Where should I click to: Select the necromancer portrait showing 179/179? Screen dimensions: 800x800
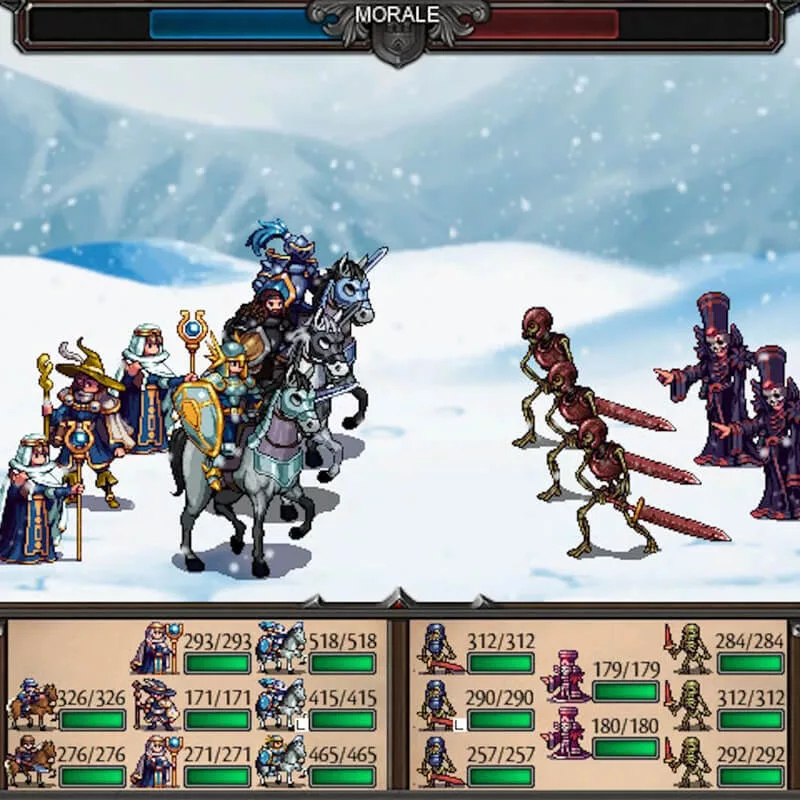(566, 677)
